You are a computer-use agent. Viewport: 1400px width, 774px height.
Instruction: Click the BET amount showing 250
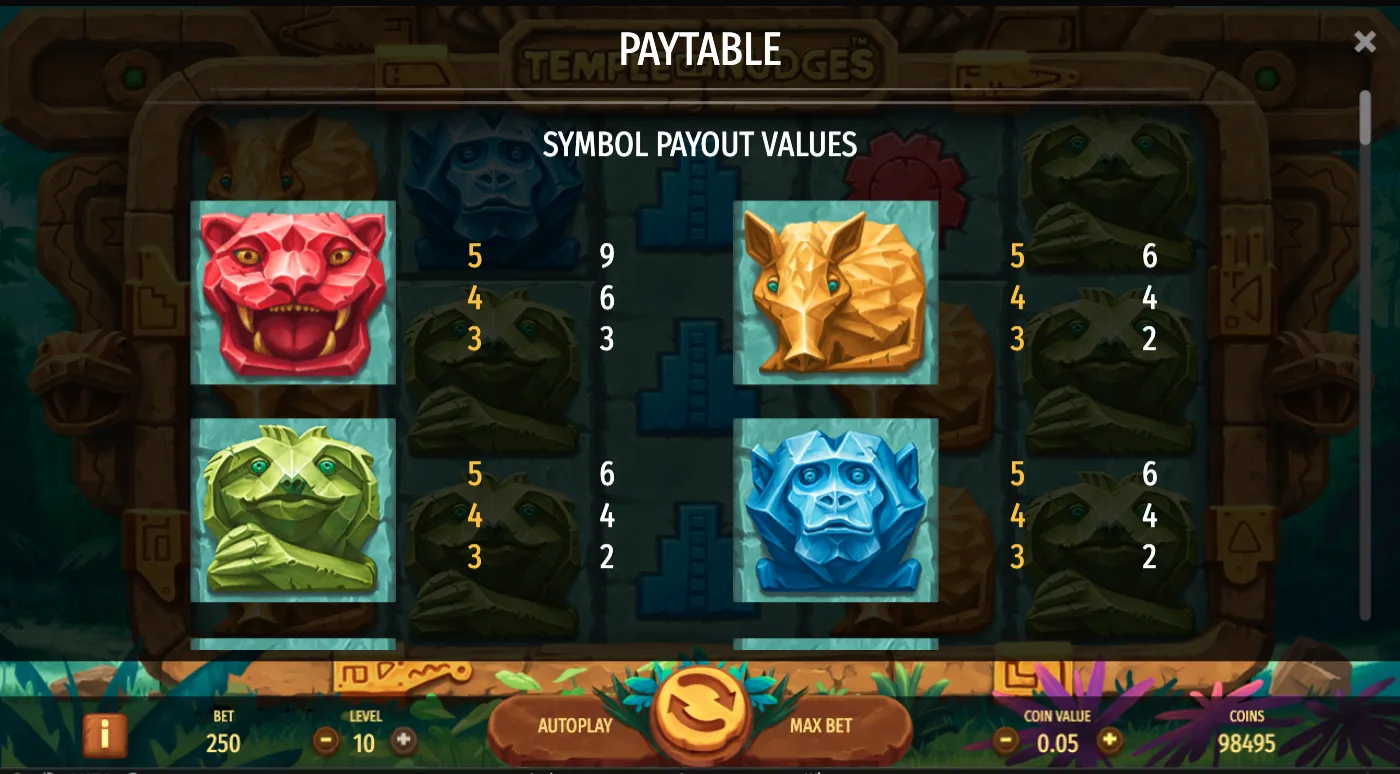[x=222, y=744]
